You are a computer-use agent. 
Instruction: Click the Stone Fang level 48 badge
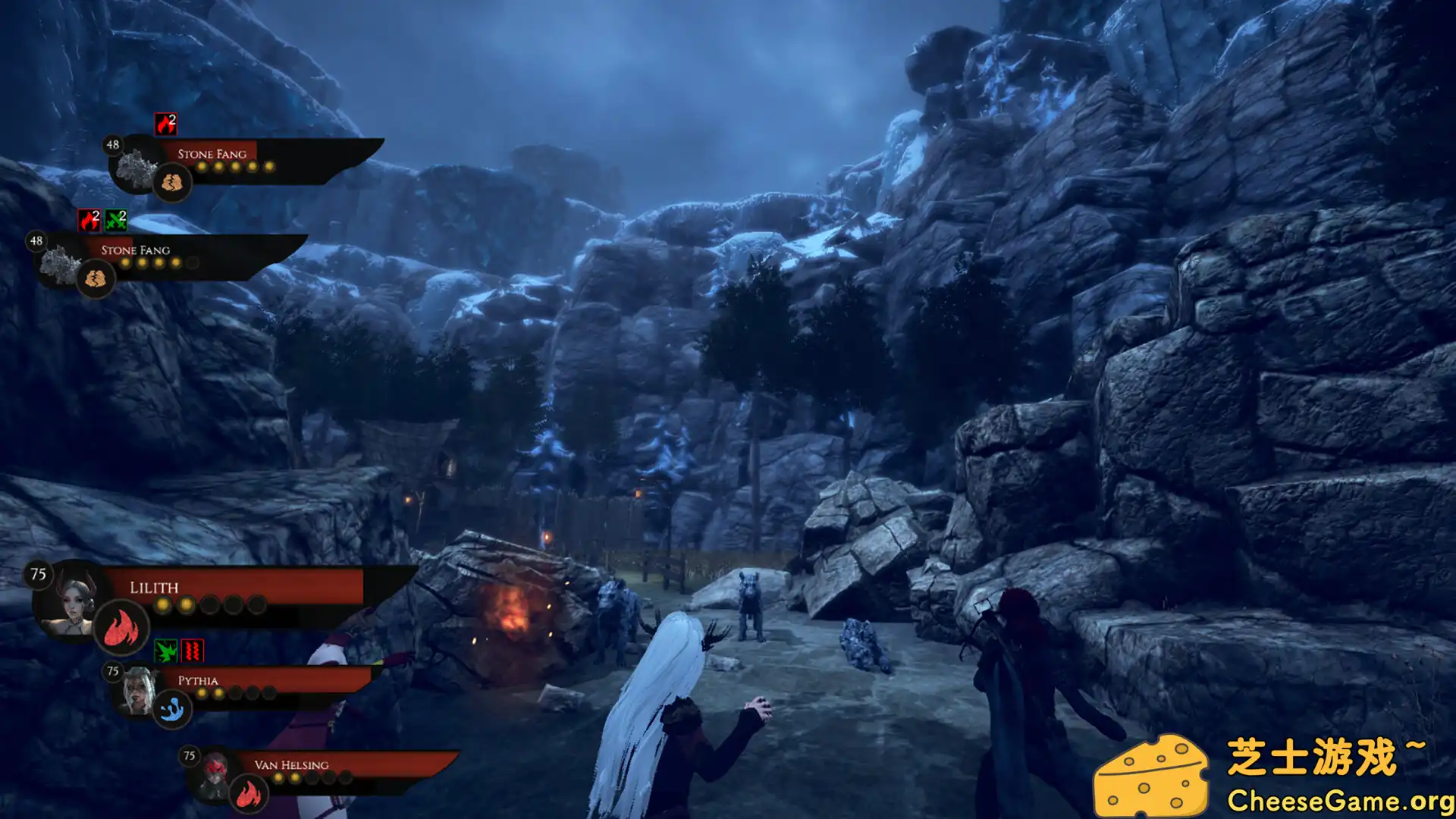pyautogui.click(x=111, y=144)
